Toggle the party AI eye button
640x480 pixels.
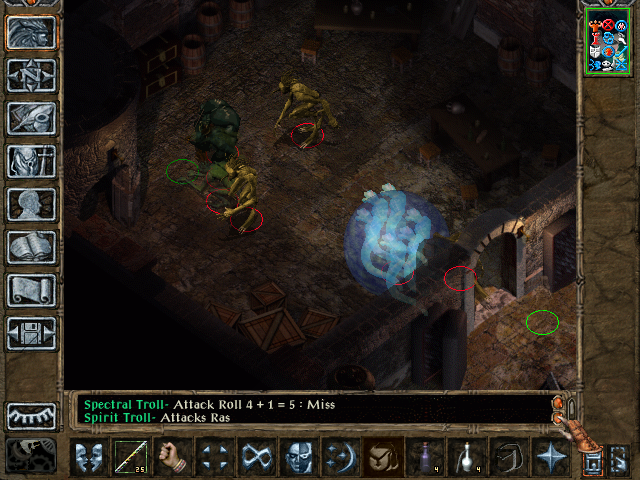31,416
